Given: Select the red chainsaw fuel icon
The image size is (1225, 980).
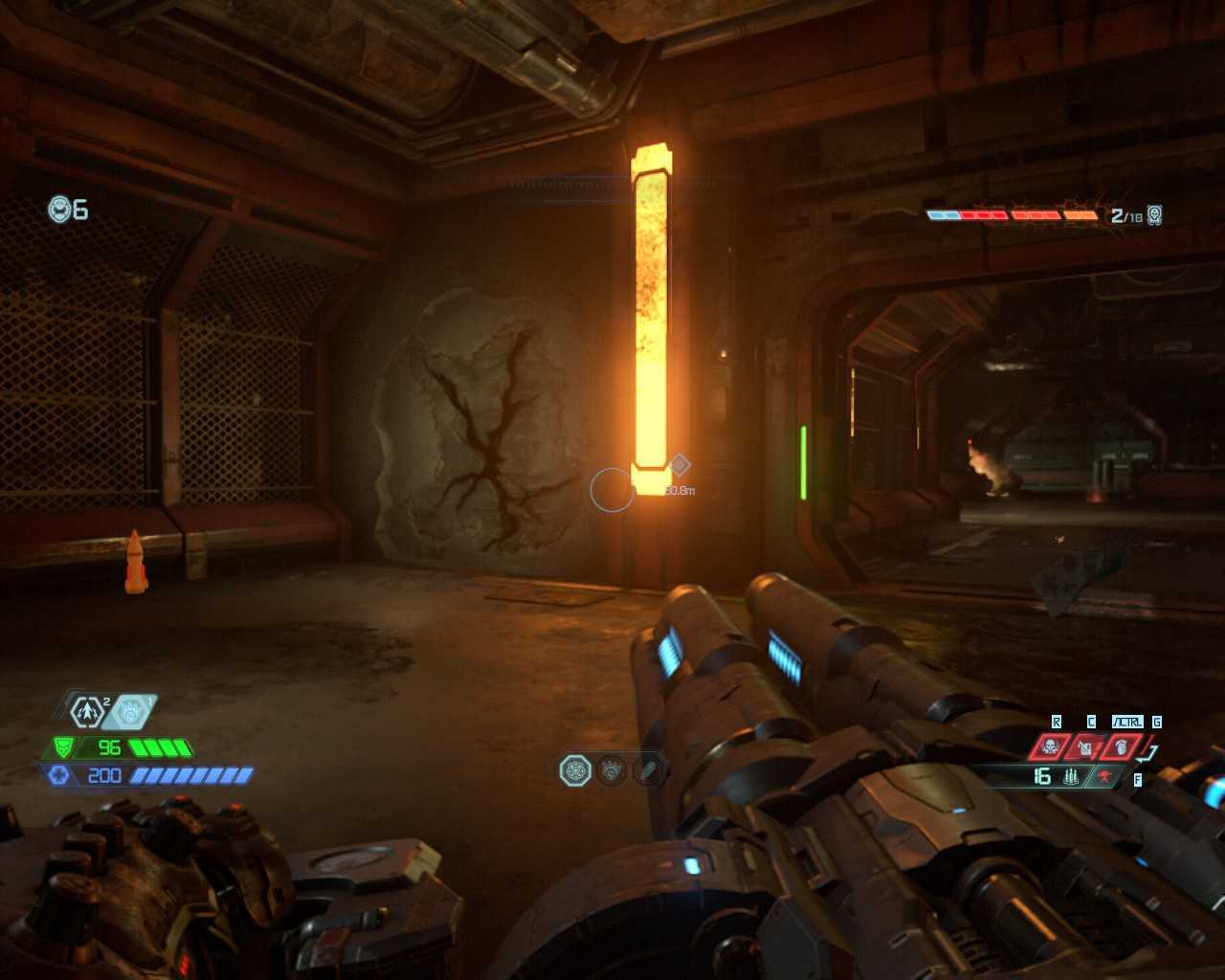Looking at the screenshot, I should 1105,776.
